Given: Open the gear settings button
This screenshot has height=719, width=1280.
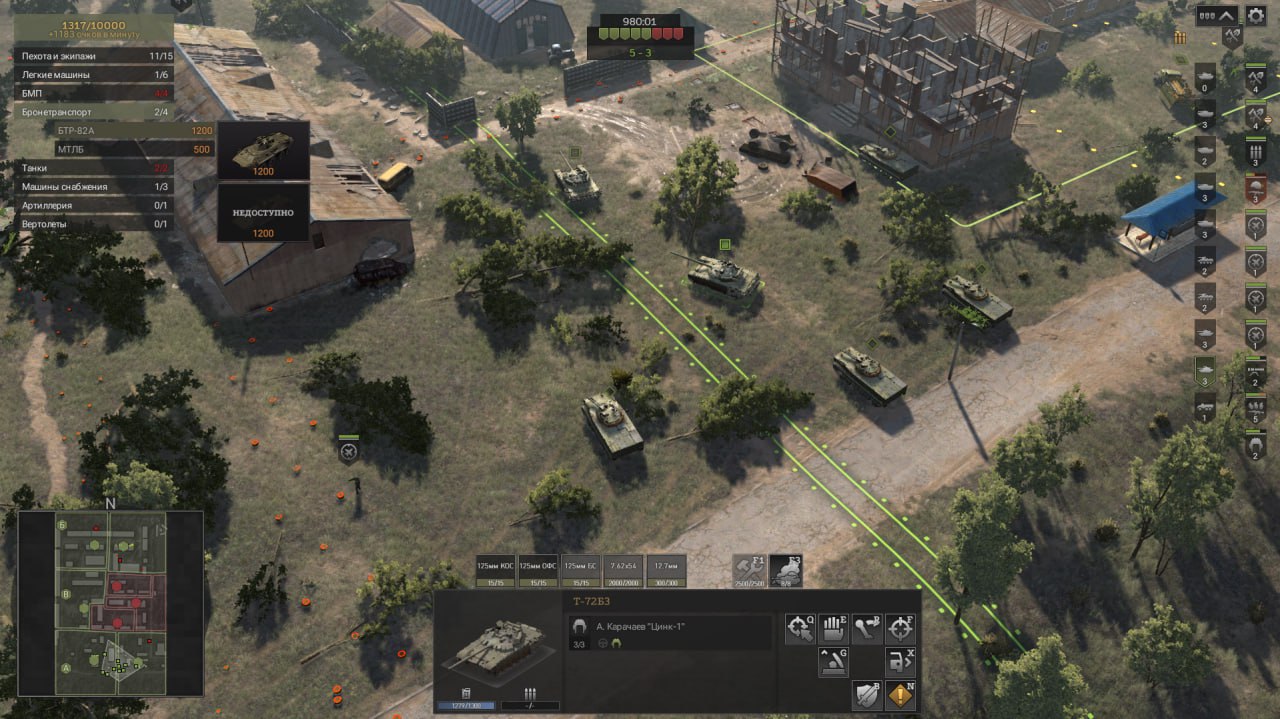Looking at the screenshot, I should tap(1257, 16).
